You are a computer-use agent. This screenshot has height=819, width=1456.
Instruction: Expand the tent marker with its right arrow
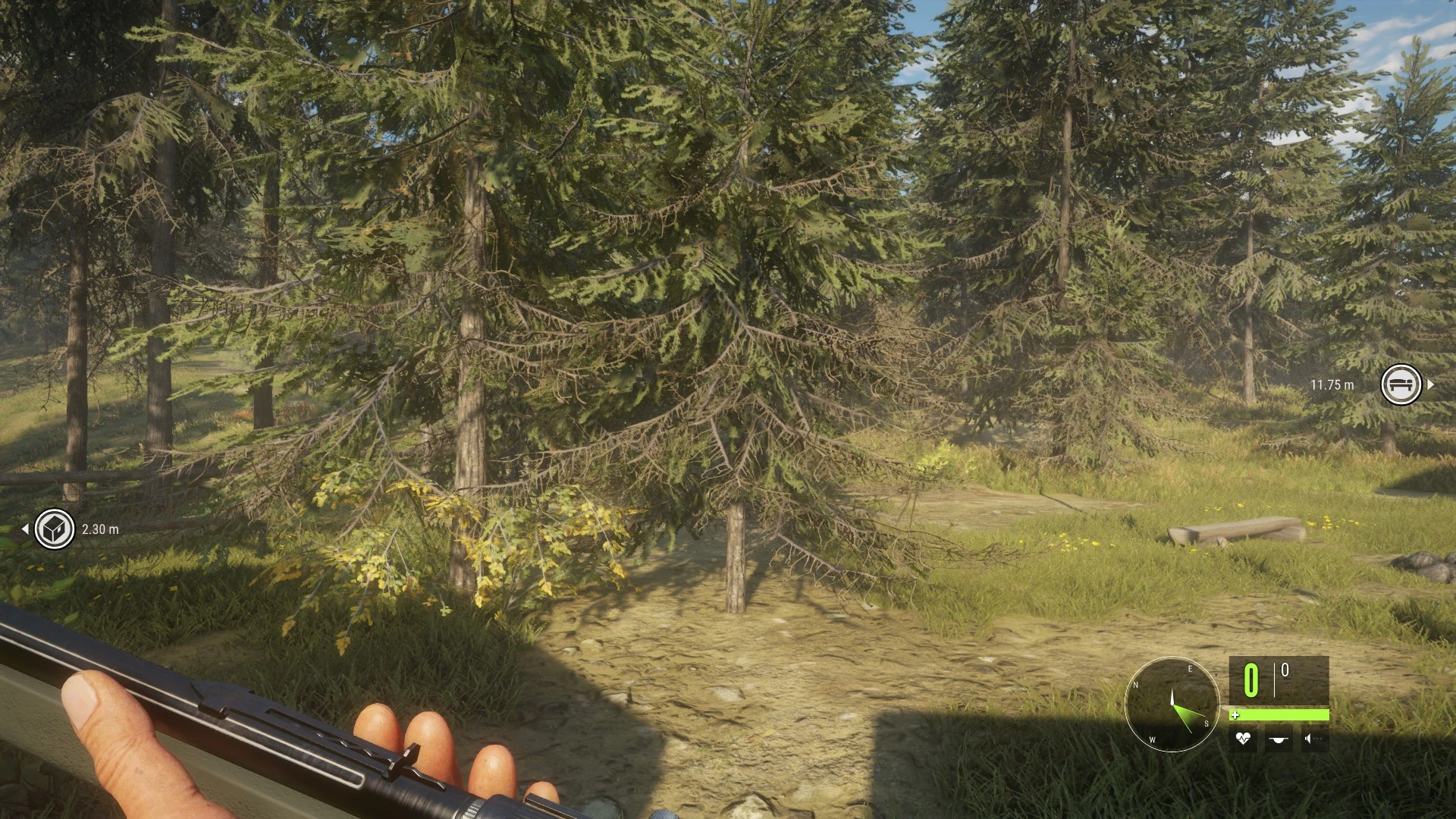pos(1431,384)
